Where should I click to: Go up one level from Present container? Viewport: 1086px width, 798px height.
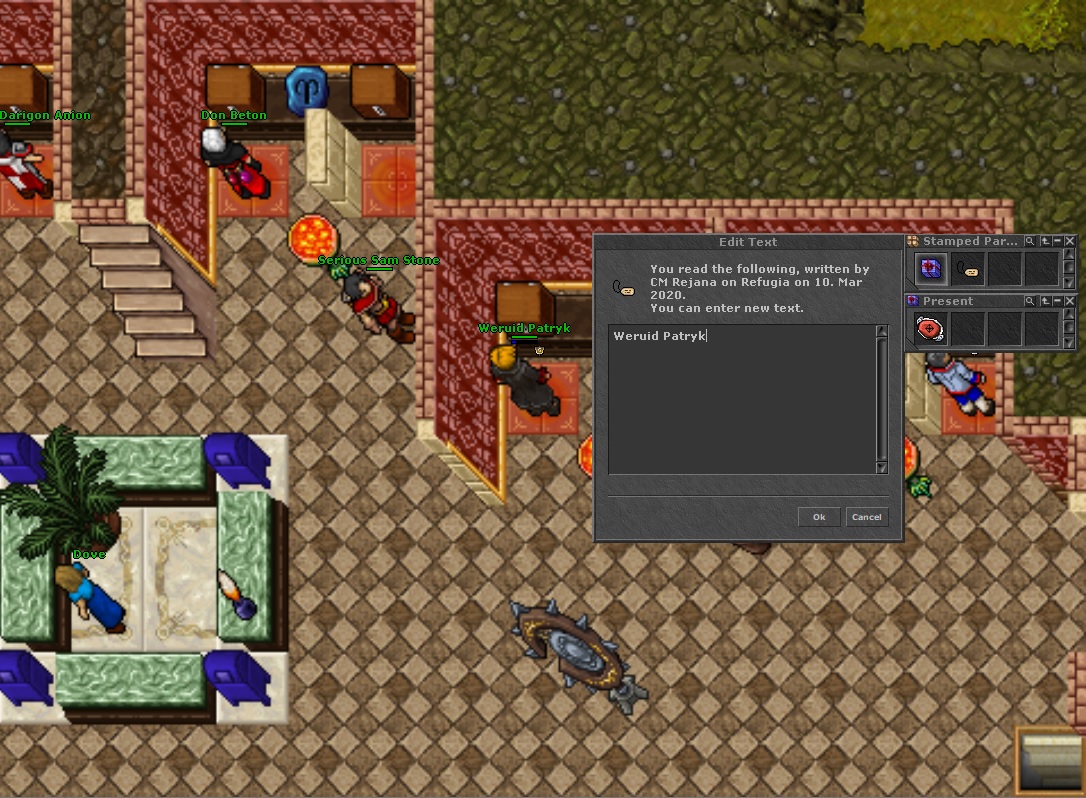tap(1045, 301)
